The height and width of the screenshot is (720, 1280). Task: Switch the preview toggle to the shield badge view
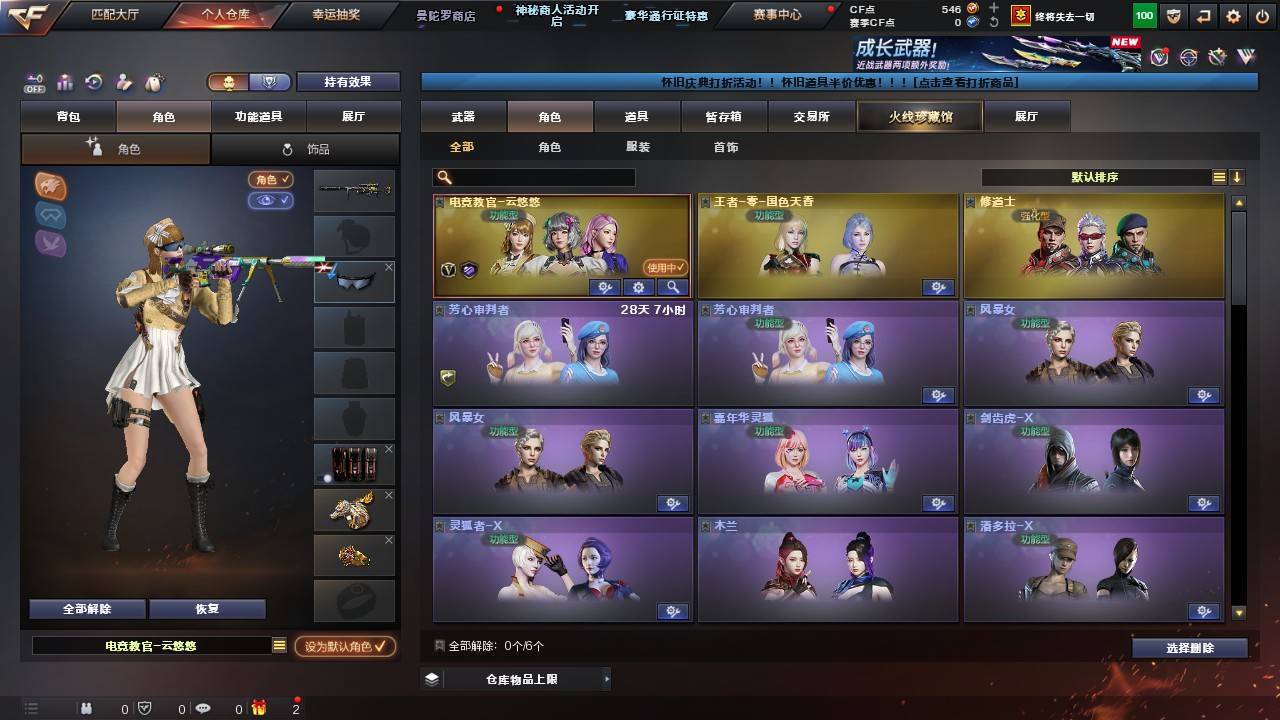click(x=268, y=82)
